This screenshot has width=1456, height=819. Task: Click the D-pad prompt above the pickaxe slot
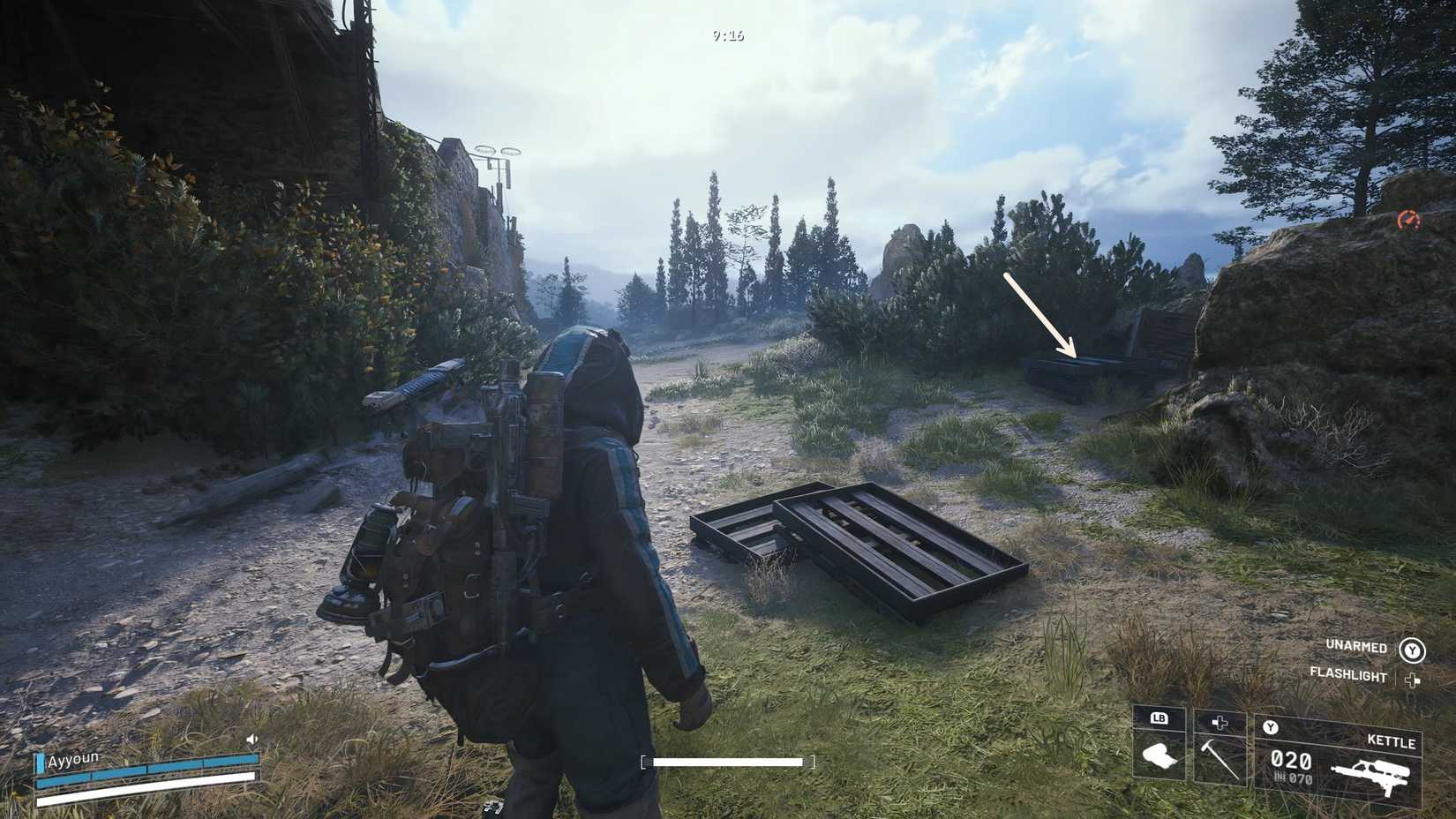click(x=1220, y=724)
